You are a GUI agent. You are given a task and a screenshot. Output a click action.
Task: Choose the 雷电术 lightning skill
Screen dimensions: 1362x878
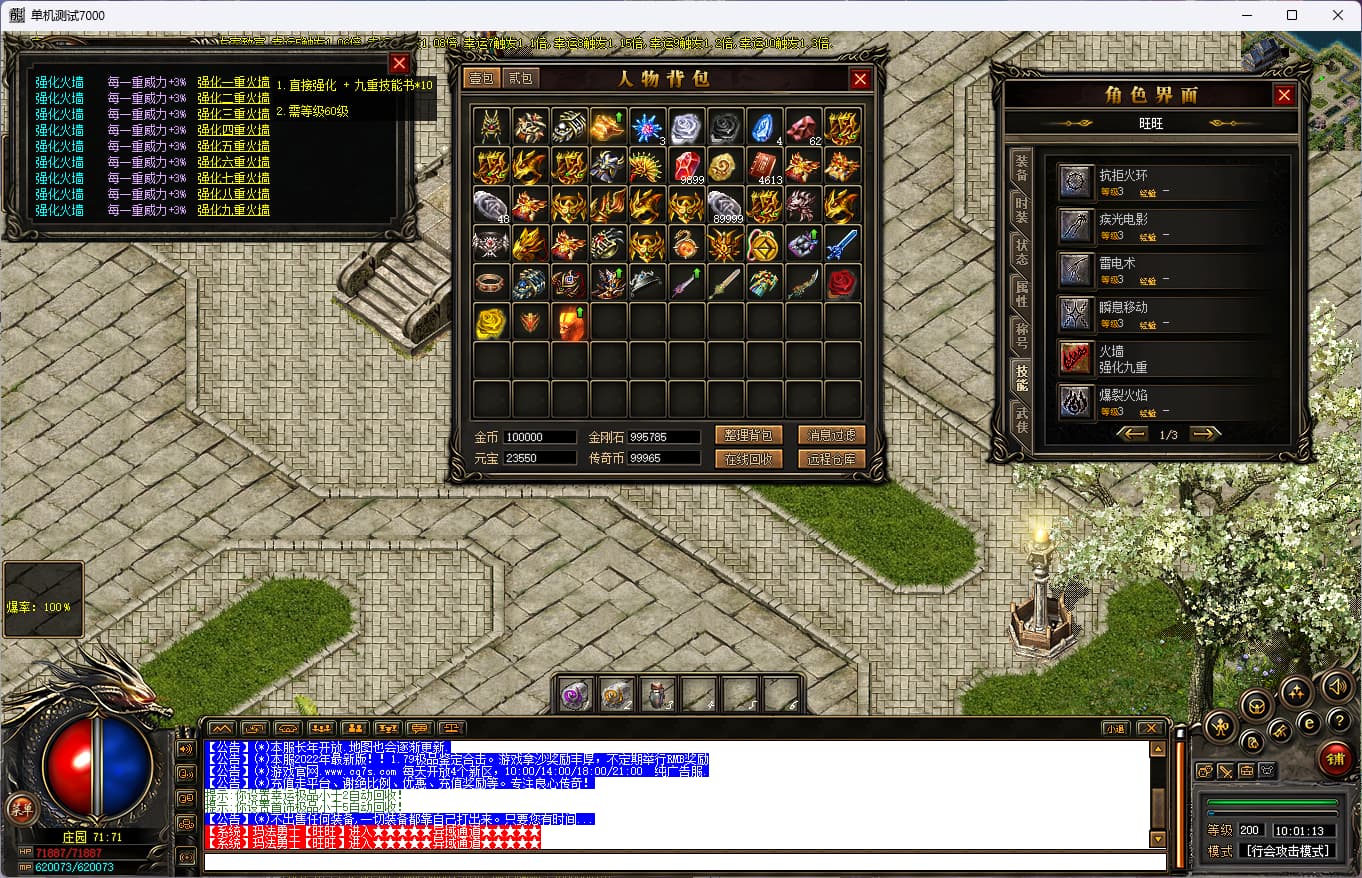click(x=1076, y=270)
